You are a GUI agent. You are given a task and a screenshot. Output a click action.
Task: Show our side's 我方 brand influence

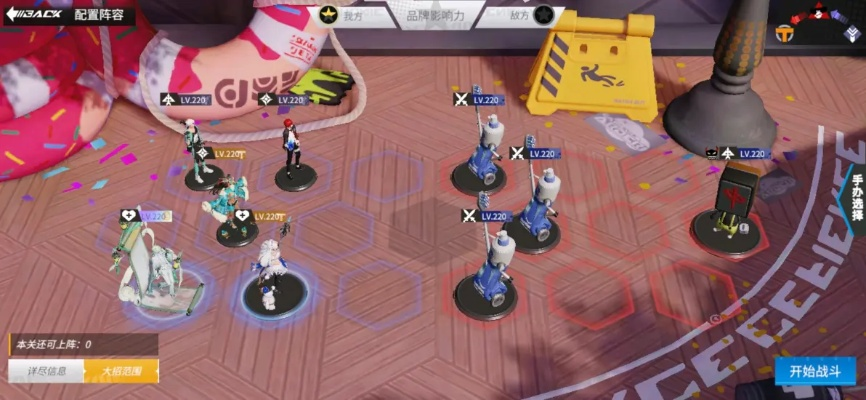[x=339, y=15]
